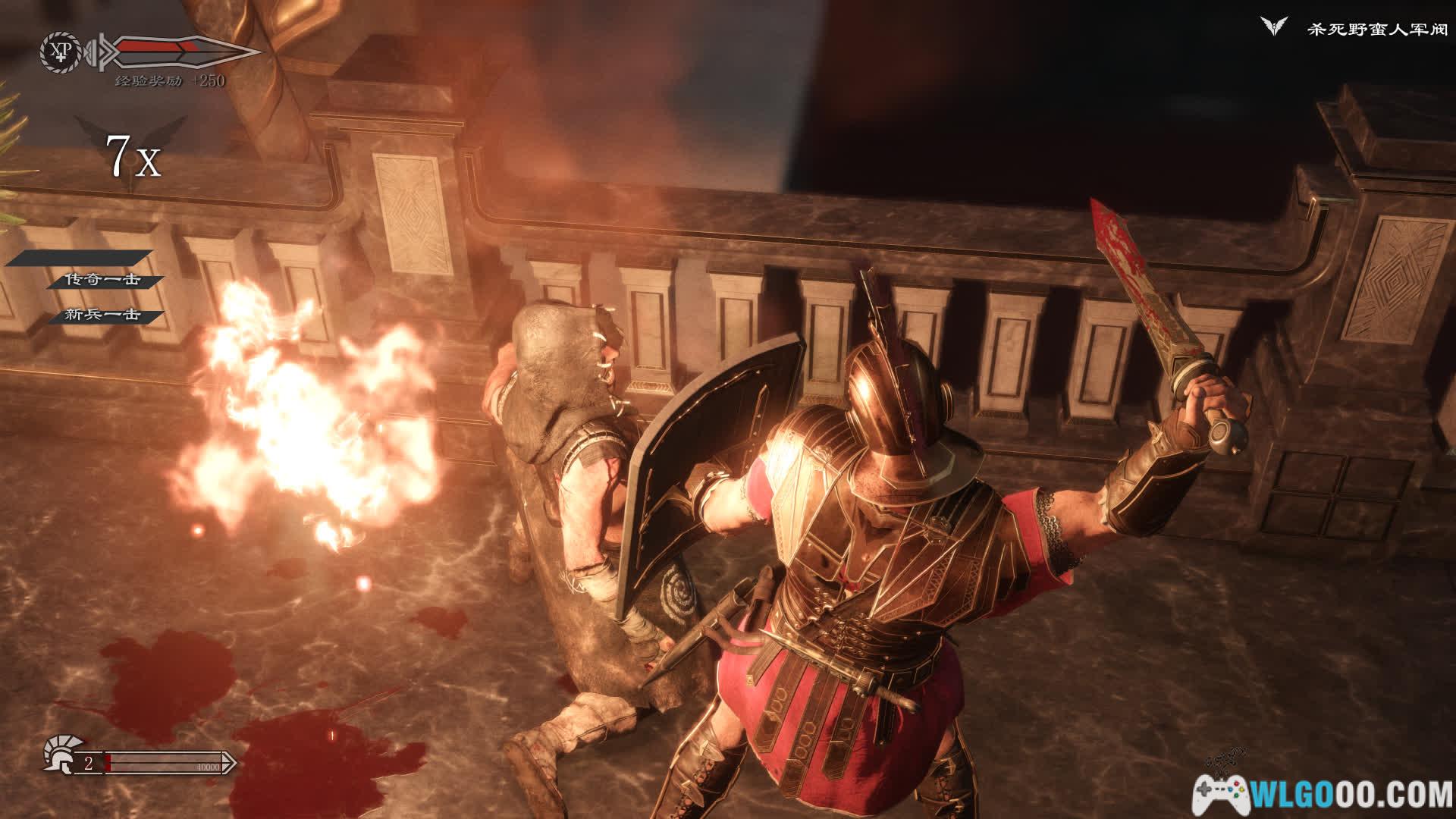This screenshot has height=819, width=1456.
Task: Select the 杀死野蛮人军阀 objective tracker
Action: click(x=1376, y=30)
